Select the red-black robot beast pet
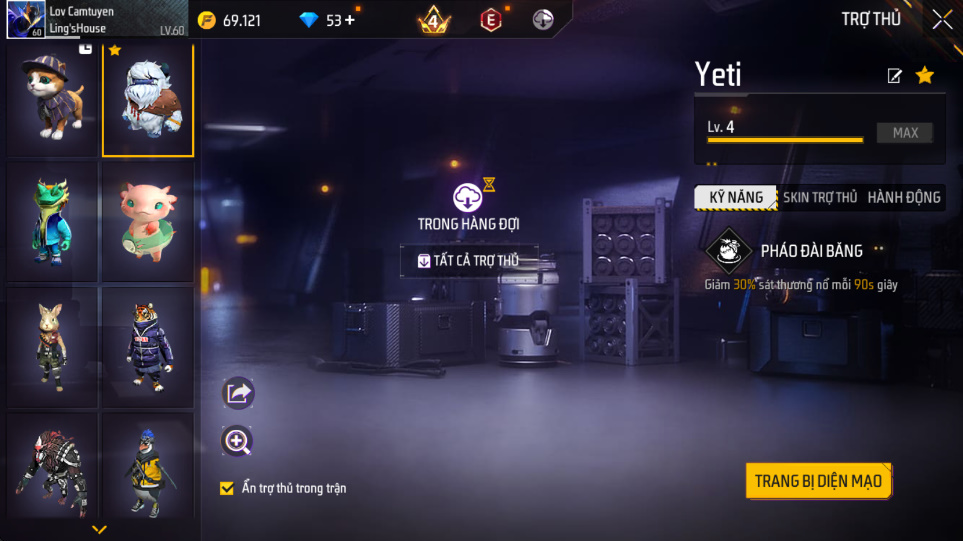 pos(53,470)
